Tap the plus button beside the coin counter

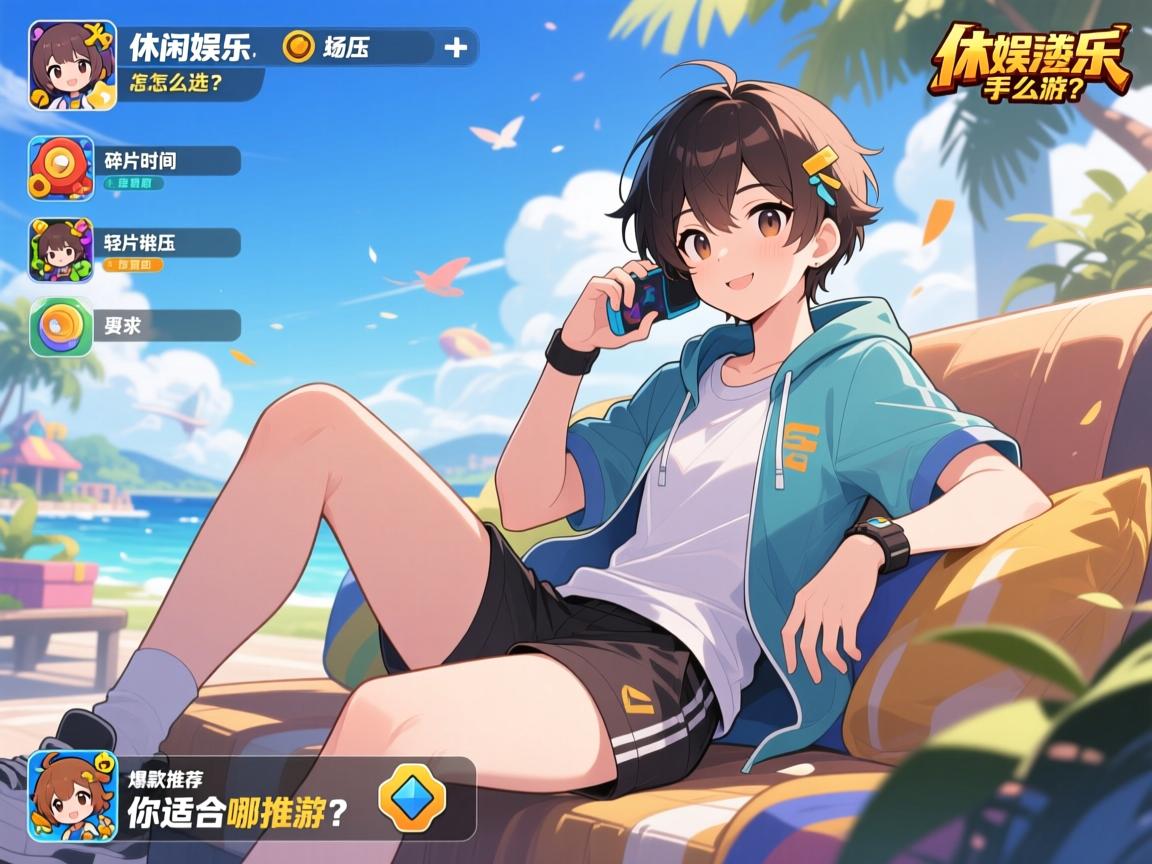click(x=455, y=47)
